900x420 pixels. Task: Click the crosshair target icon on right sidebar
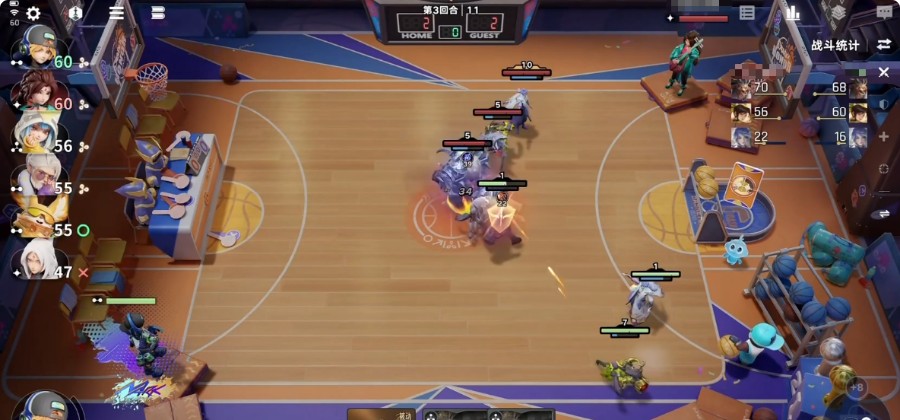(x=884, y=168)
